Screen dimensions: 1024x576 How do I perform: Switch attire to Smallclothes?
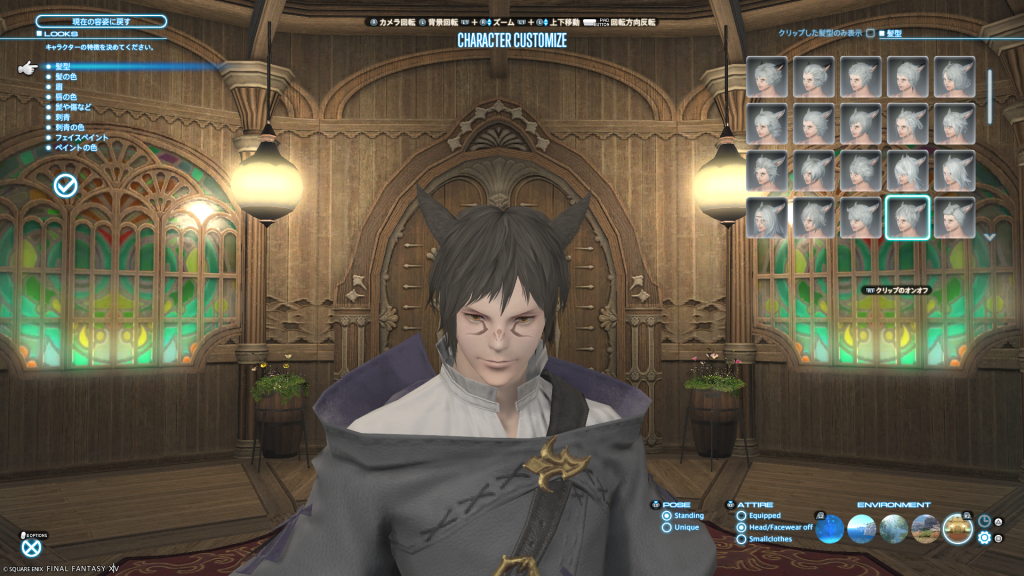click(x=741, y=539)
